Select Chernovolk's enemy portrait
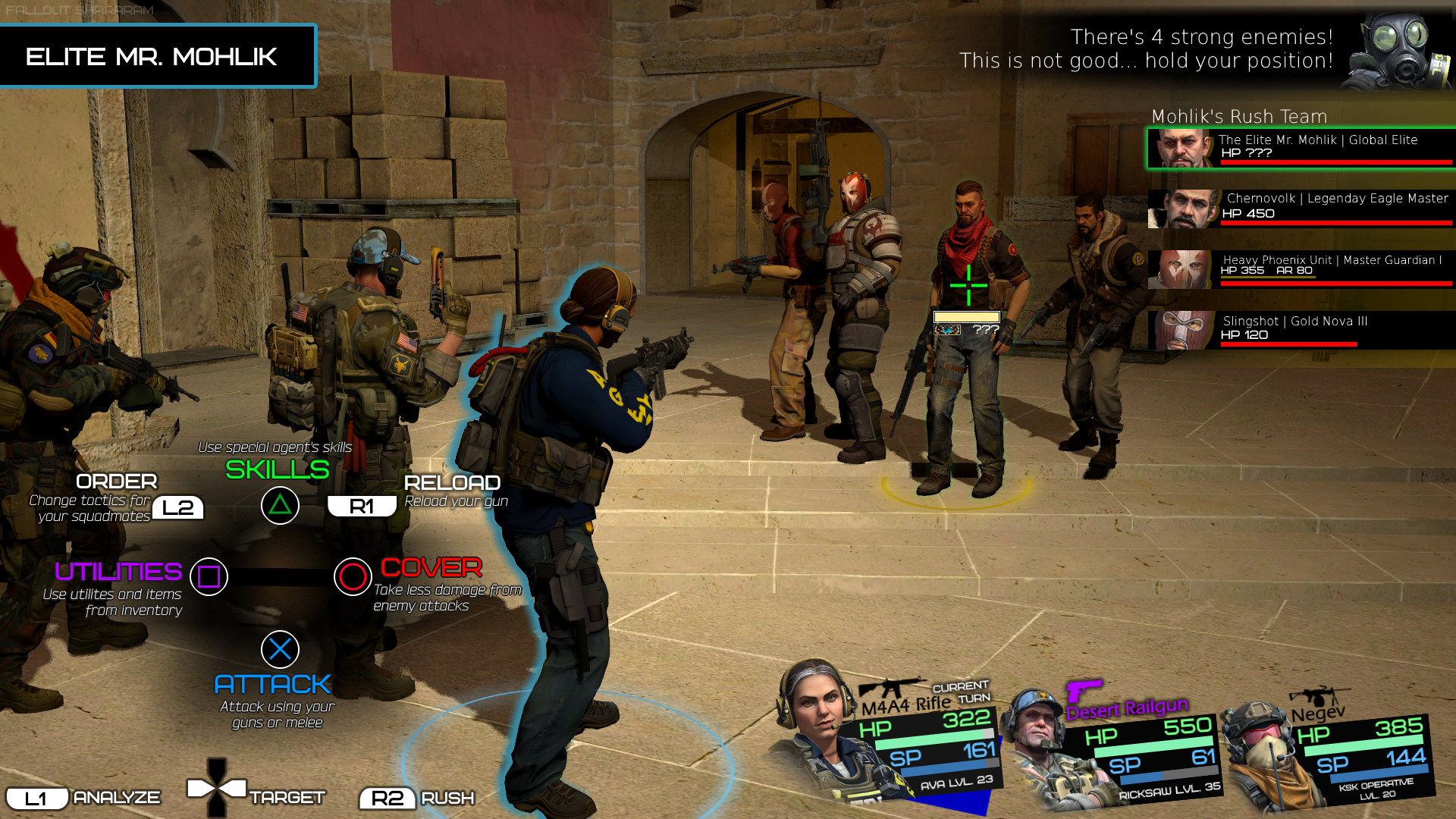The height and width of the screenshot is (819, 1456). click(x=1181, y=210)
